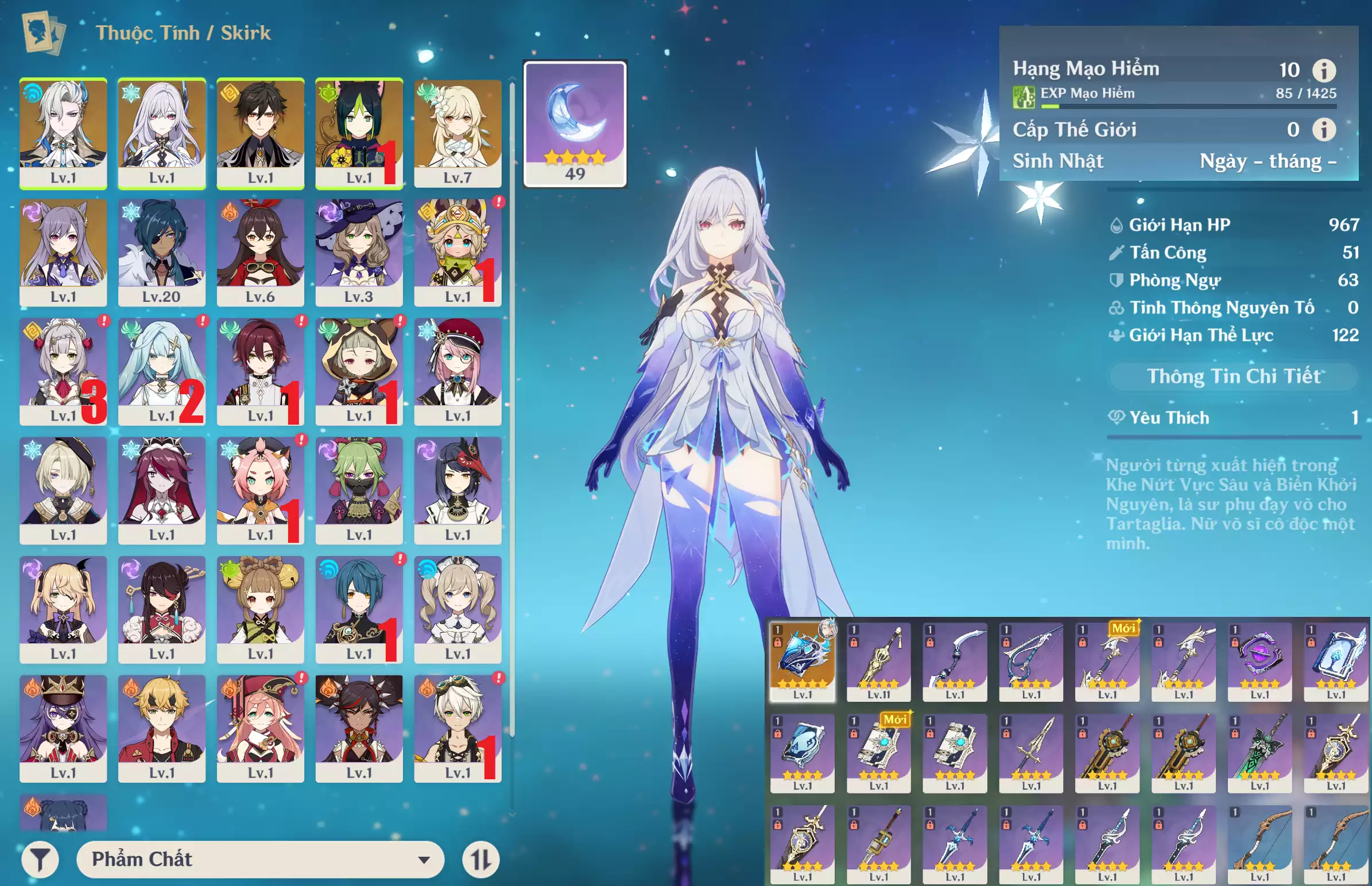Open the Thông Tin Chi Tiết details panel
Viewport: 1372px width, 886px height.
tap(1233, 376)
